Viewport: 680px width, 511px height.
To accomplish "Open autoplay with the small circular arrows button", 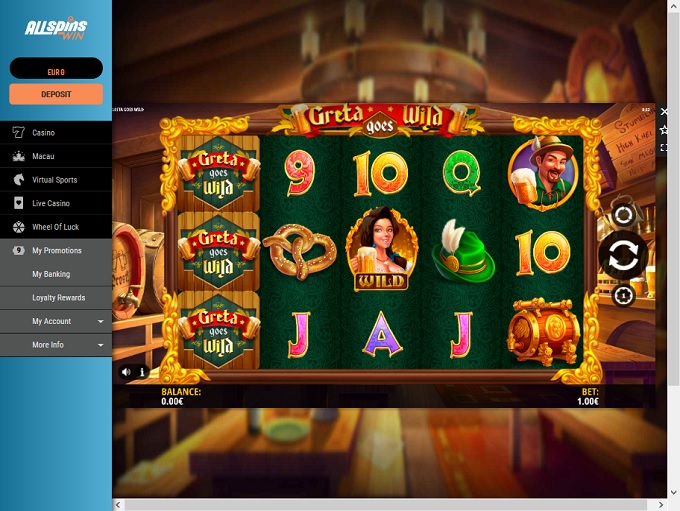I will click(x=623, y=215).
